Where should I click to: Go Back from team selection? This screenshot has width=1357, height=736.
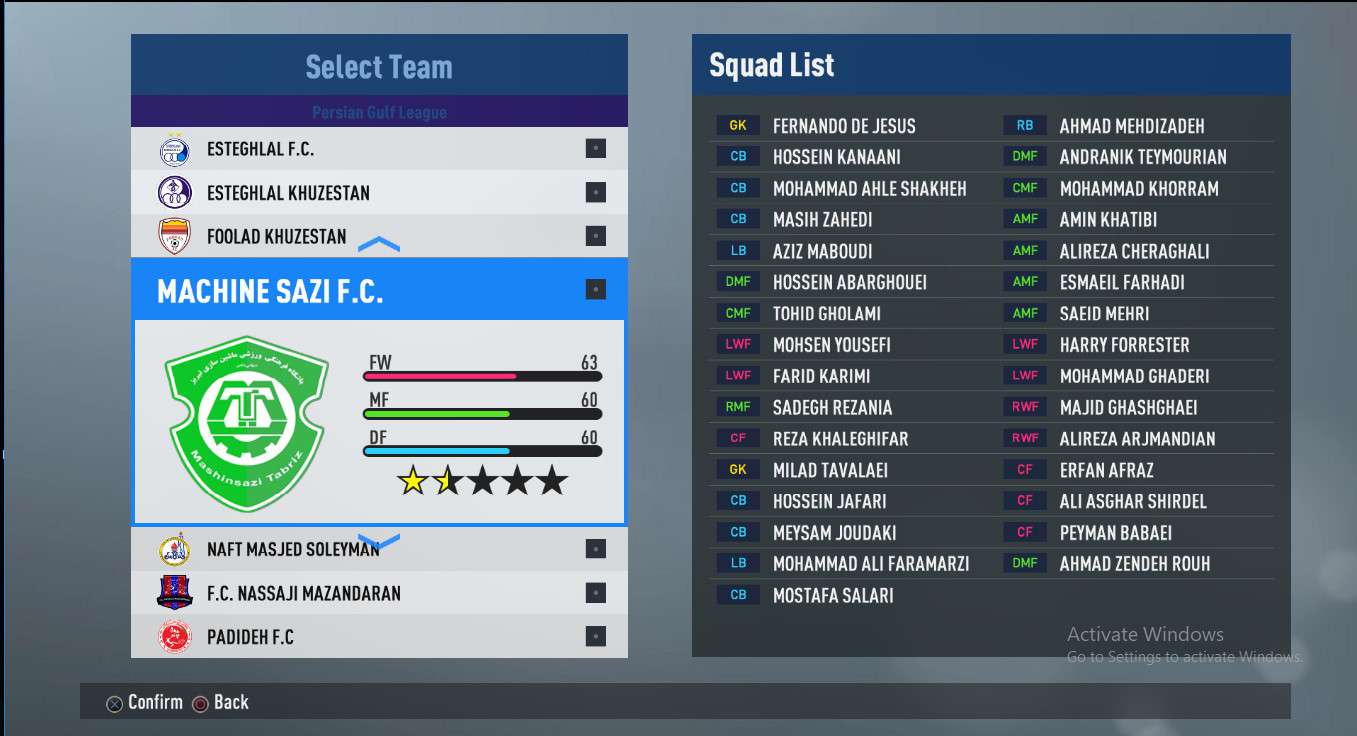pyautogui.click(x=220, y=702)
